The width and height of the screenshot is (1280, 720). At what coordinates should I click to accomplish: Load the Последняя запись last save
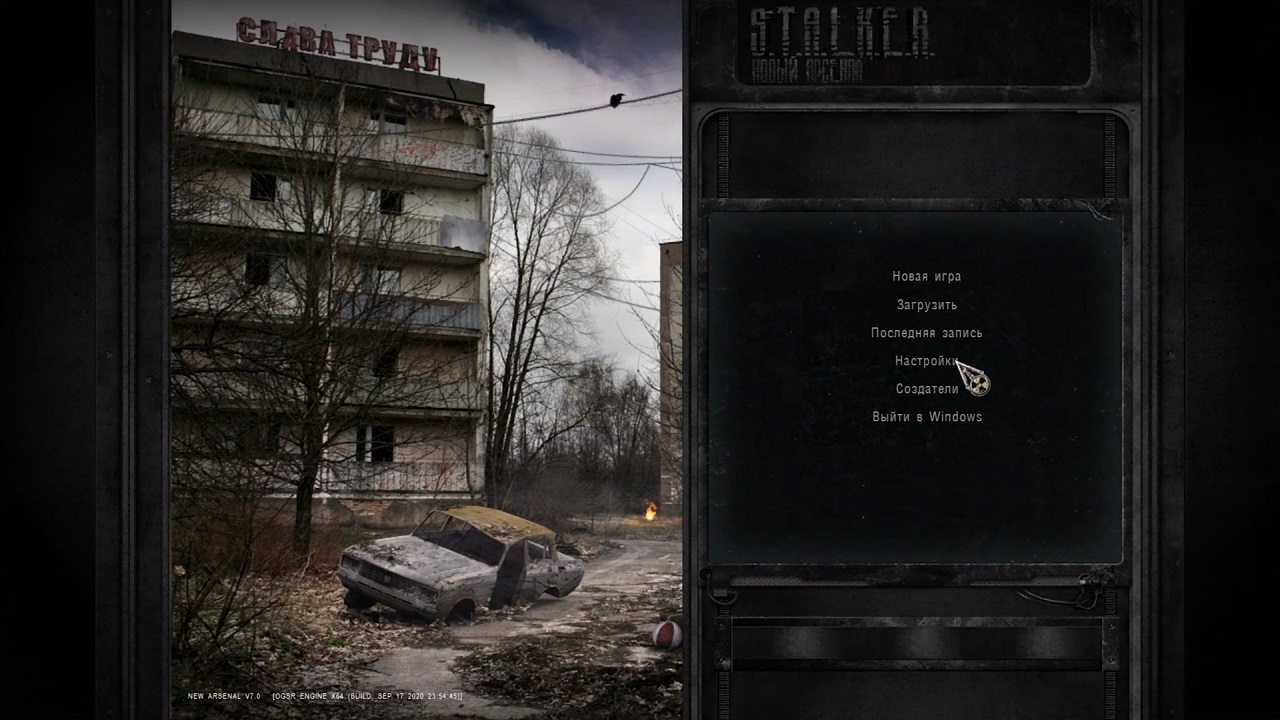926,333
